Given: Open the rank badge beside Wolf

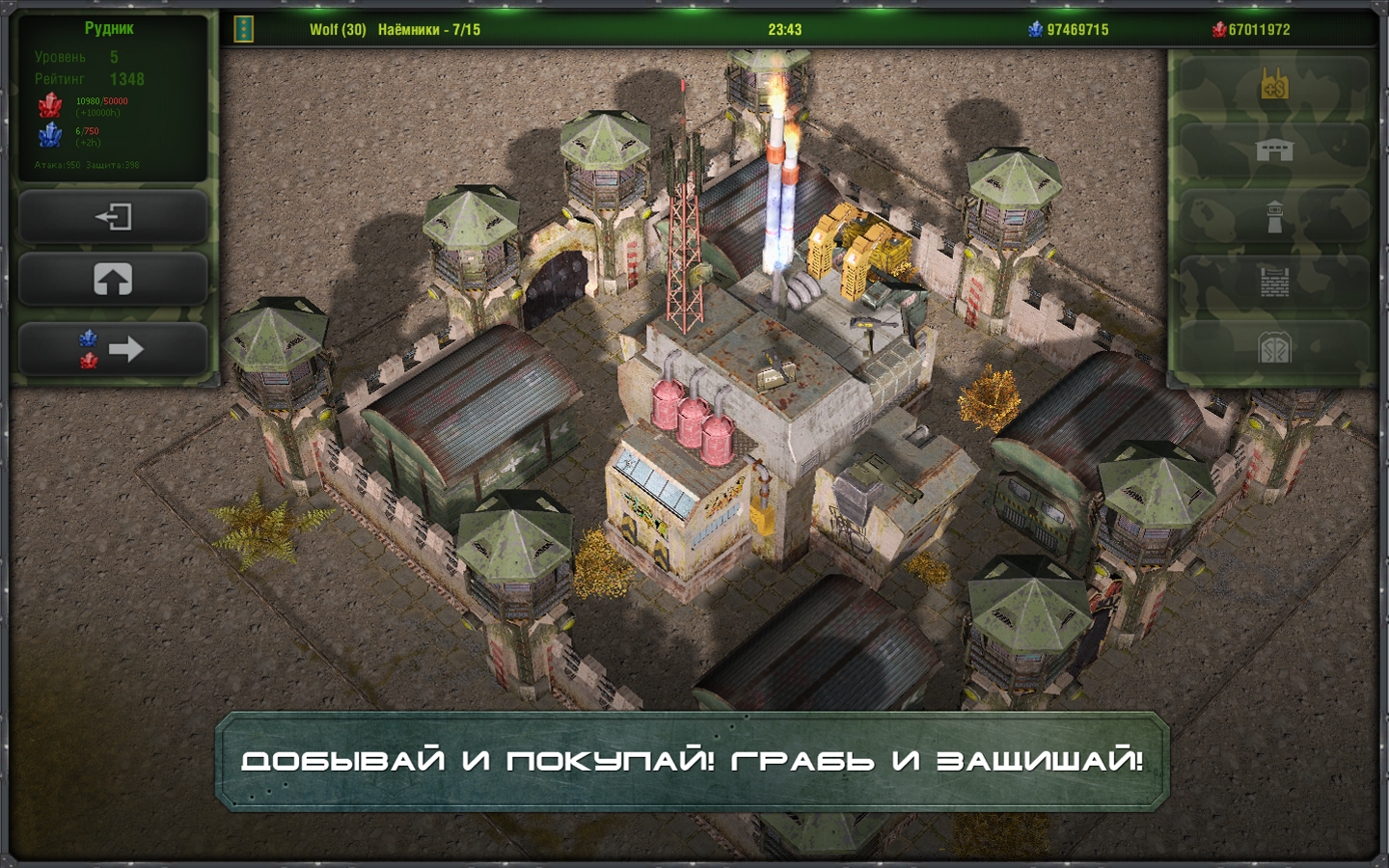Looking at the screenshot, I should coord(244,29).
